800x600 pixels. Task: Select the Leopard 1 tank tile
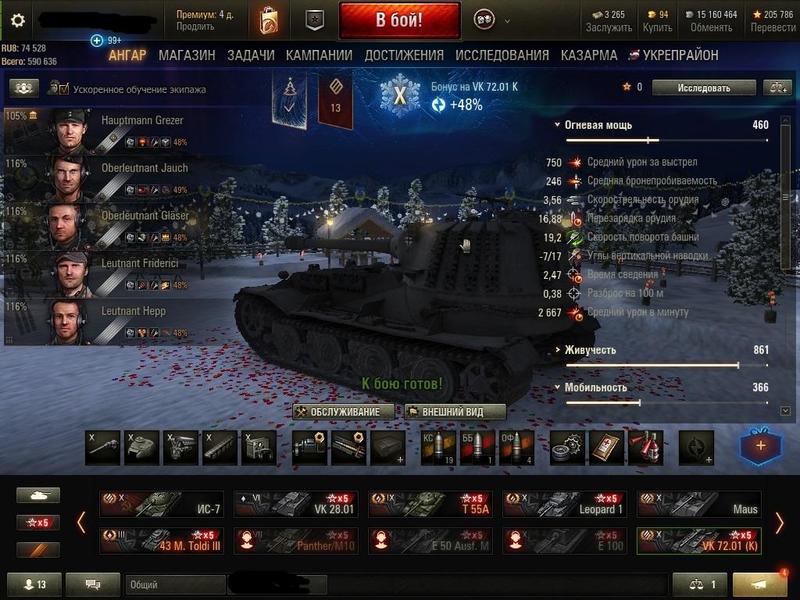pos(564,503)
